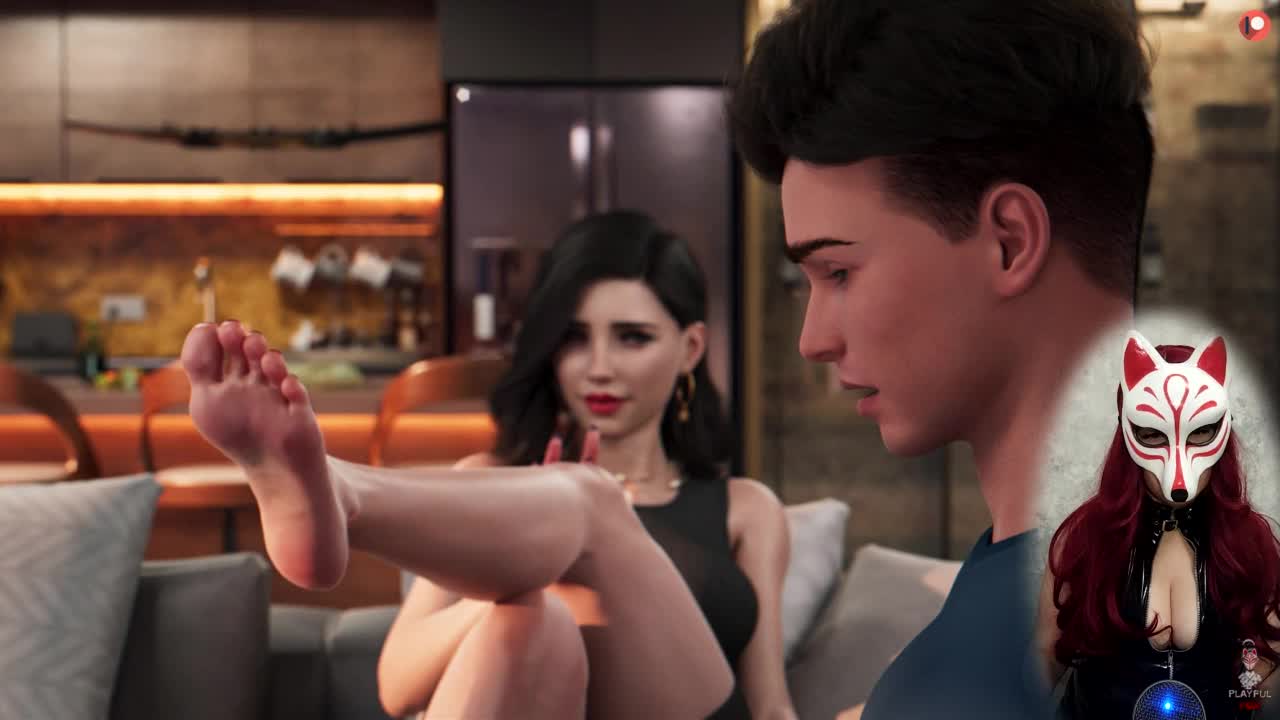Open the Patreon logo icon
The height and width of the screenshot is (720, 1280).
coord(1254,25)
